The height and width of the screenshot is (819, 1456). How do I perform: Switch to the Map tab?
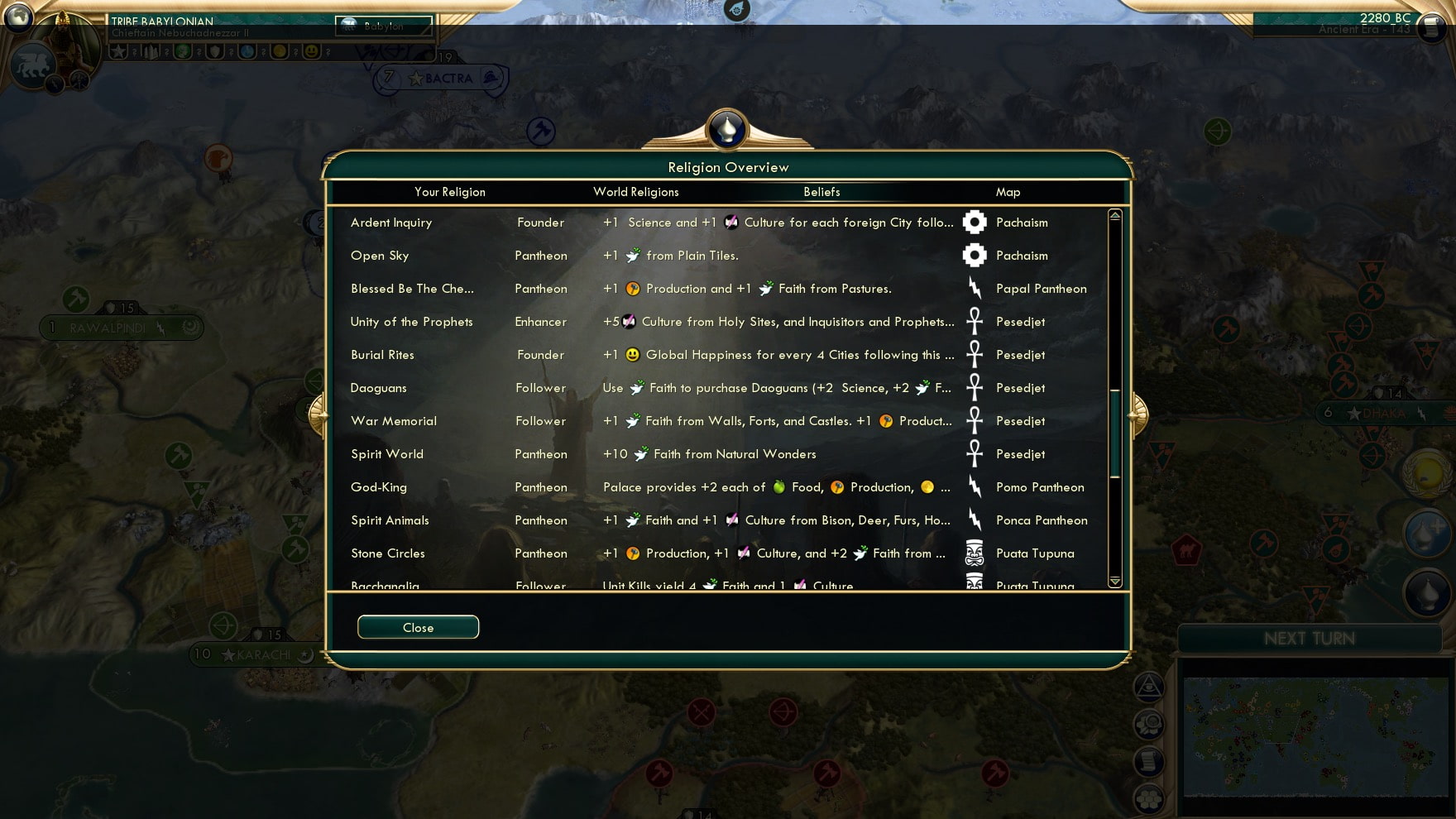pos(1008,191)
